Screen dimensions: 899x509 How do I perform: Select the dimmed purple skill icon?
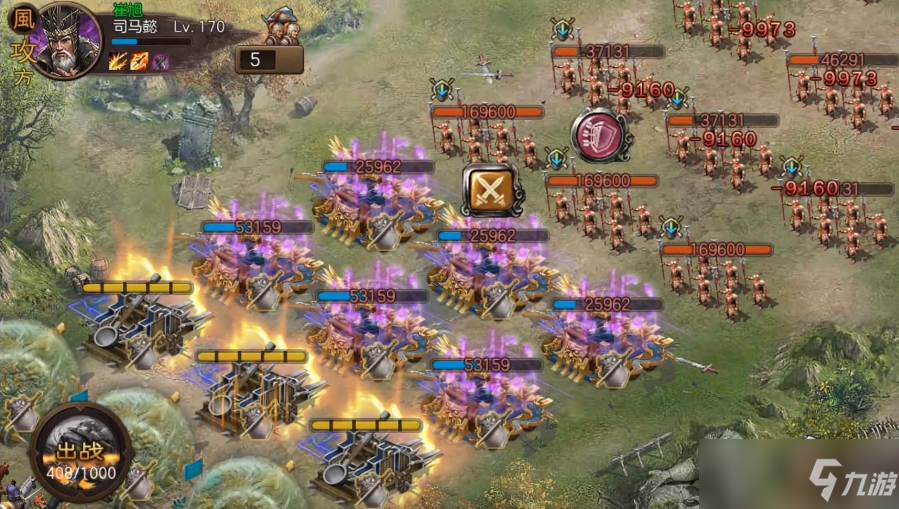160,62
